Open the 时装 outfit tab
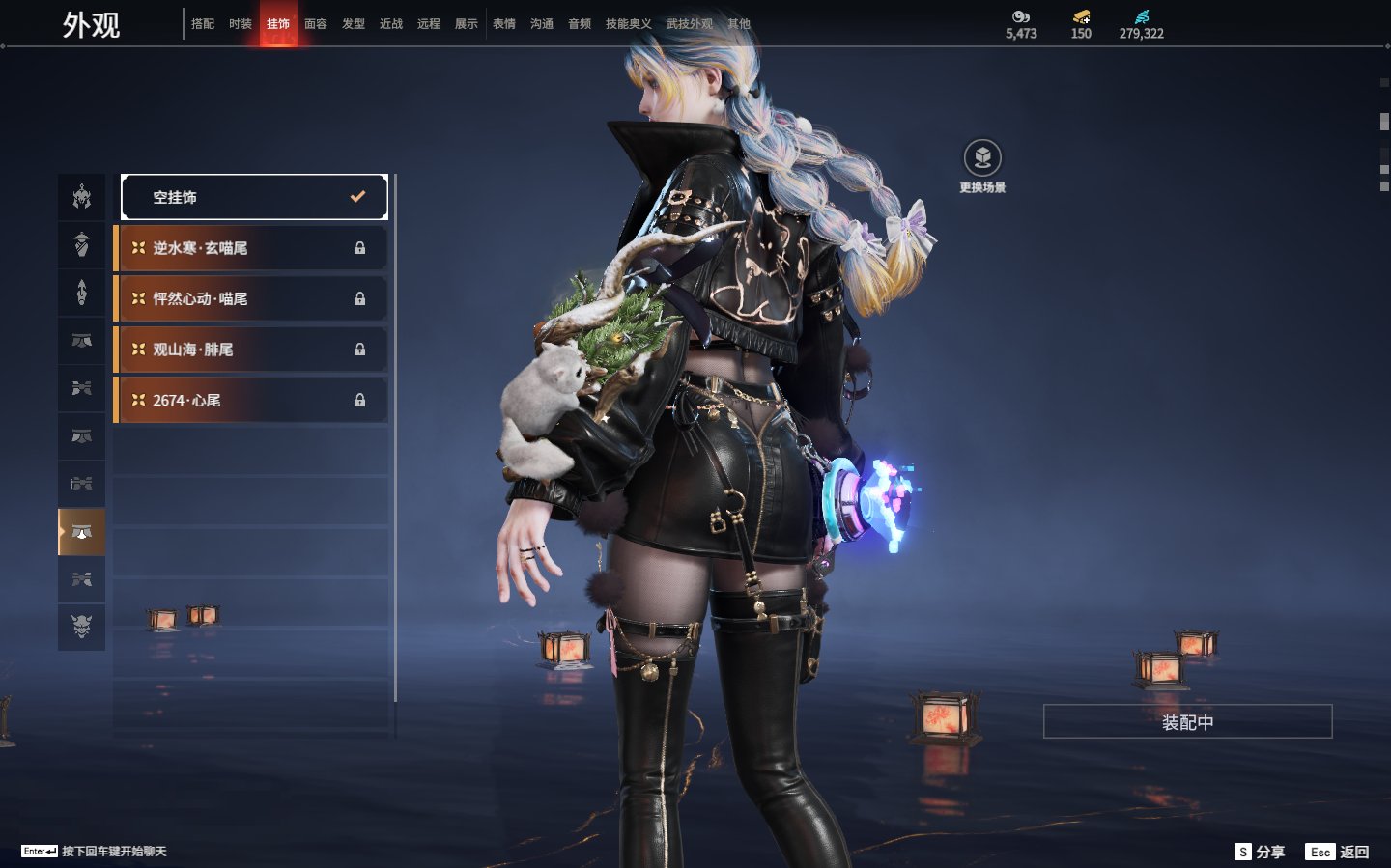This screenshot has height=868, width=1391. (x=241, y=24)
